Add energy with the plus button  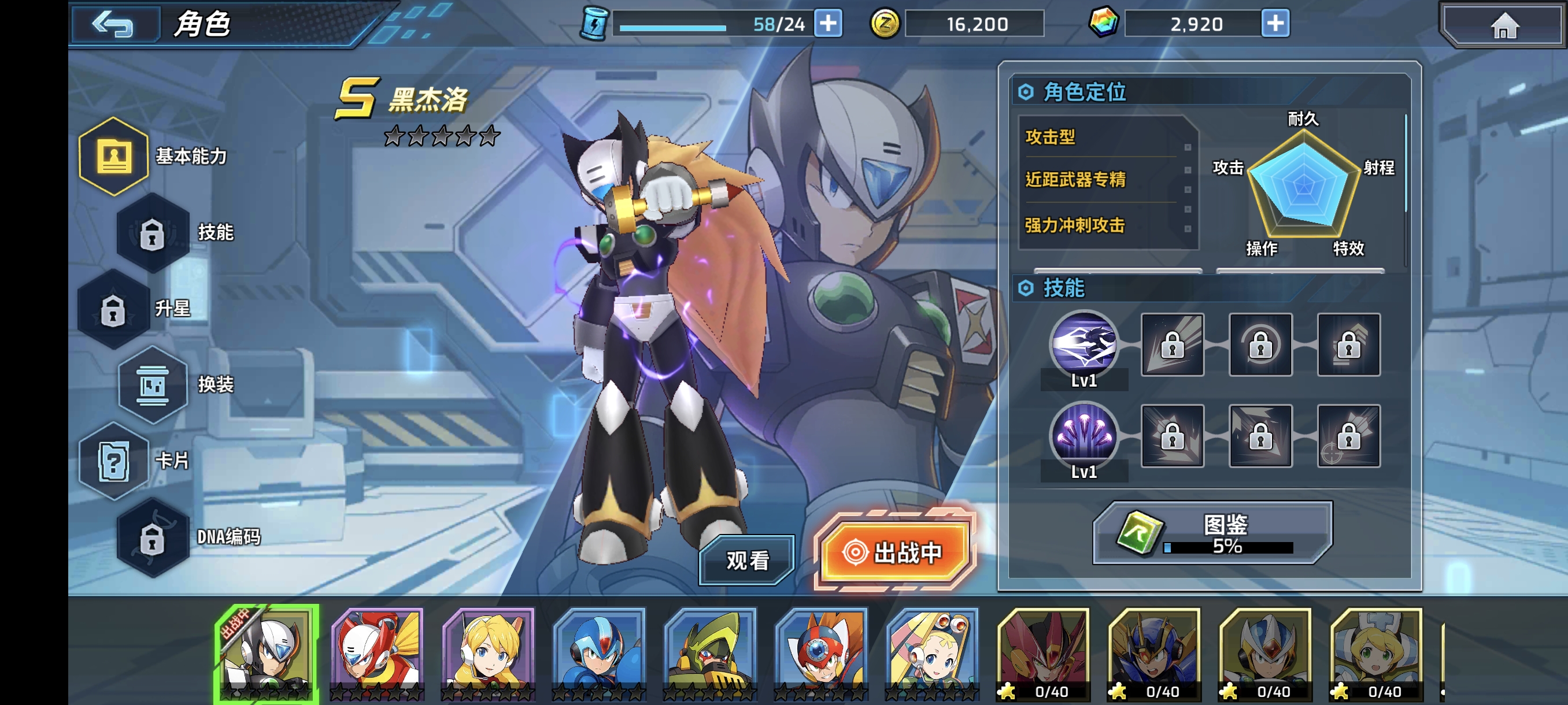click(829, 24)
